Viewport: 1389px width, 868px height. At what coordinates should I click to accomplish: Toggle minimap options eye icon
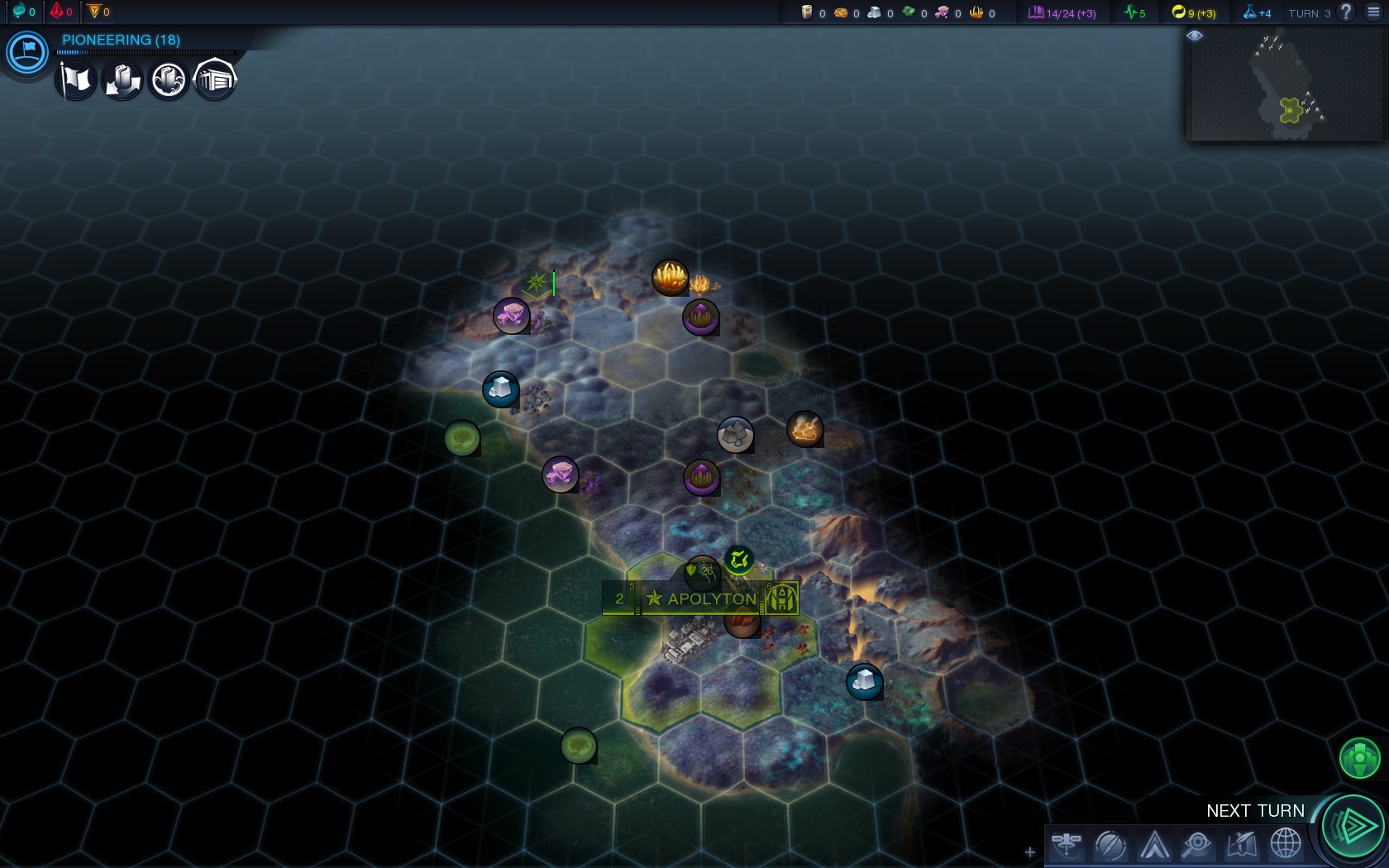[x=1195, y=36]
